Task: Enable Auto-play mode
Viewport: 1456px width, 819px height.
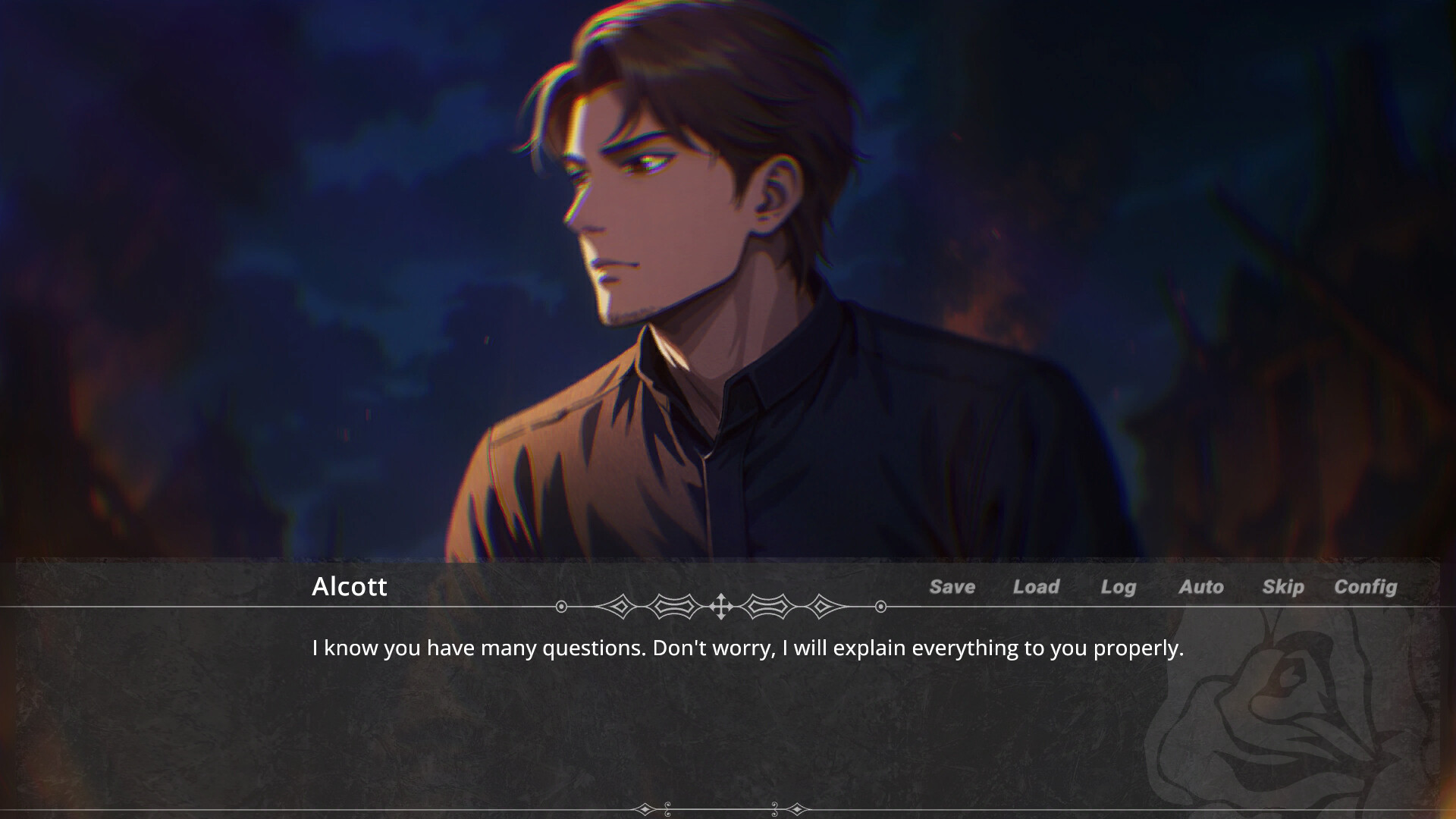Action: pyautogui.click(x=1201, y=587)
